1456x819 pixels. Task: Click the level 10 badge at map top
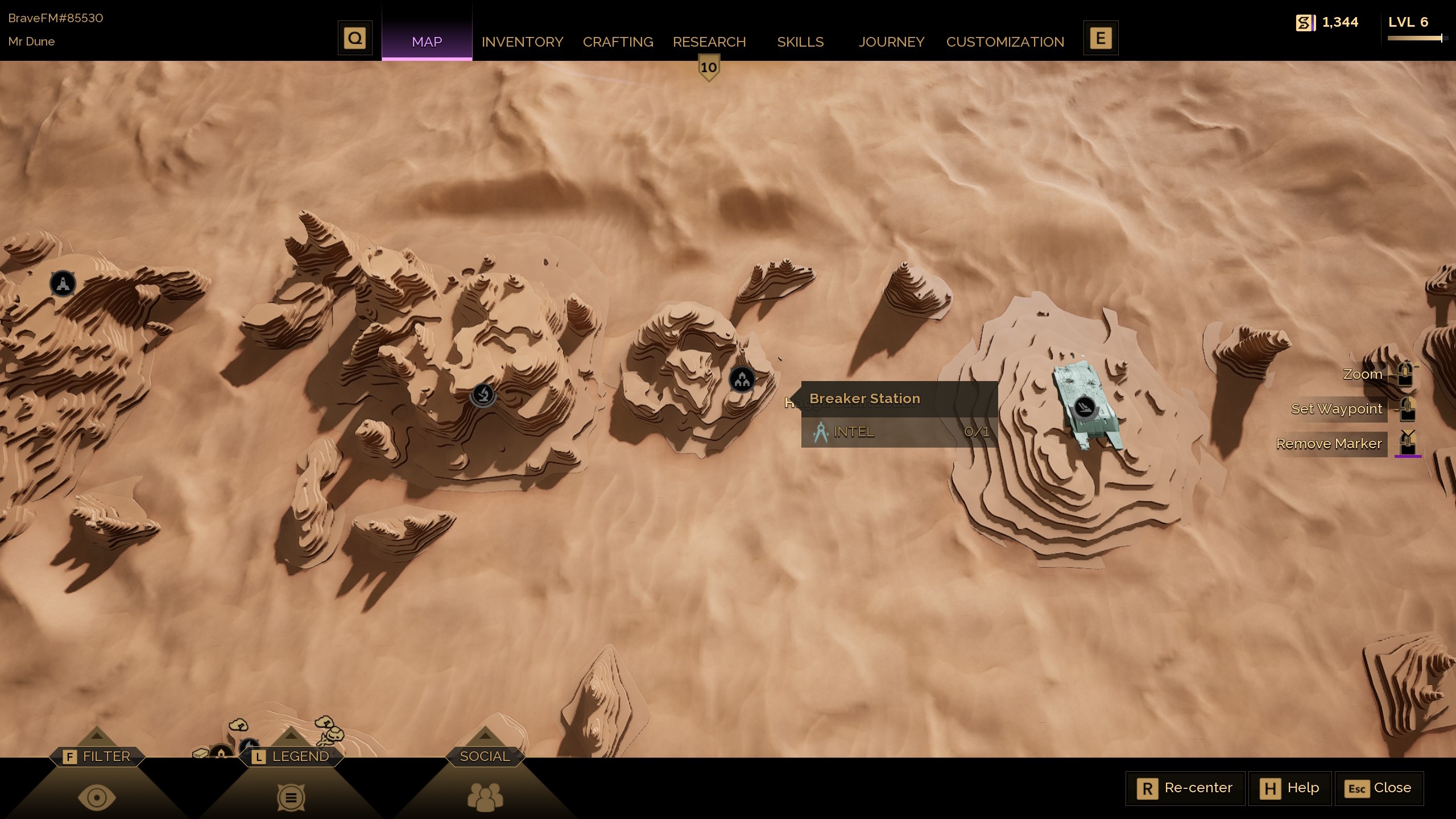point(709,67)
